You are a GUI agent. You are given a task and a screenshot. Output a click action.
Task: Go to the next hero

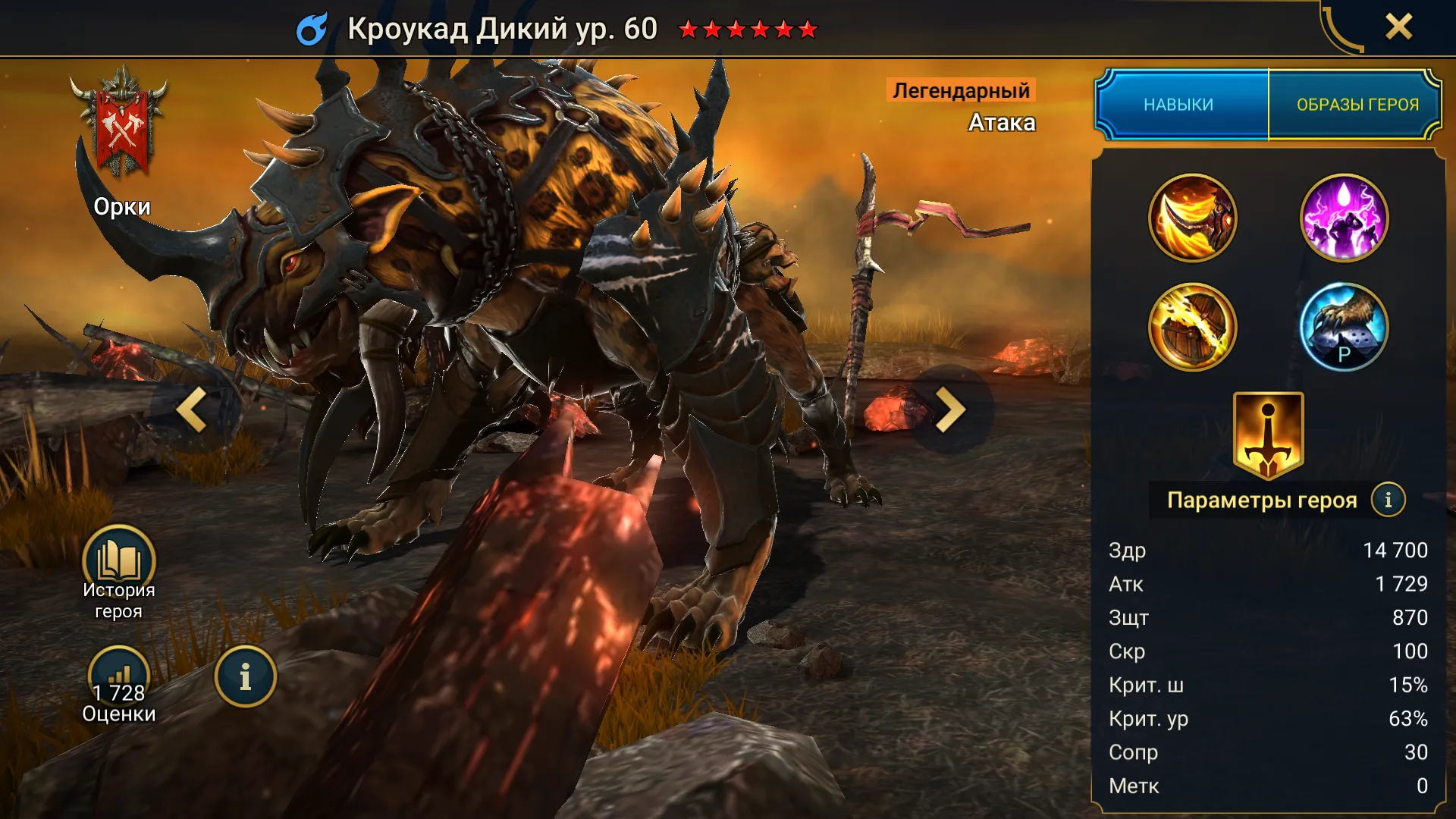tap(949, 410)
